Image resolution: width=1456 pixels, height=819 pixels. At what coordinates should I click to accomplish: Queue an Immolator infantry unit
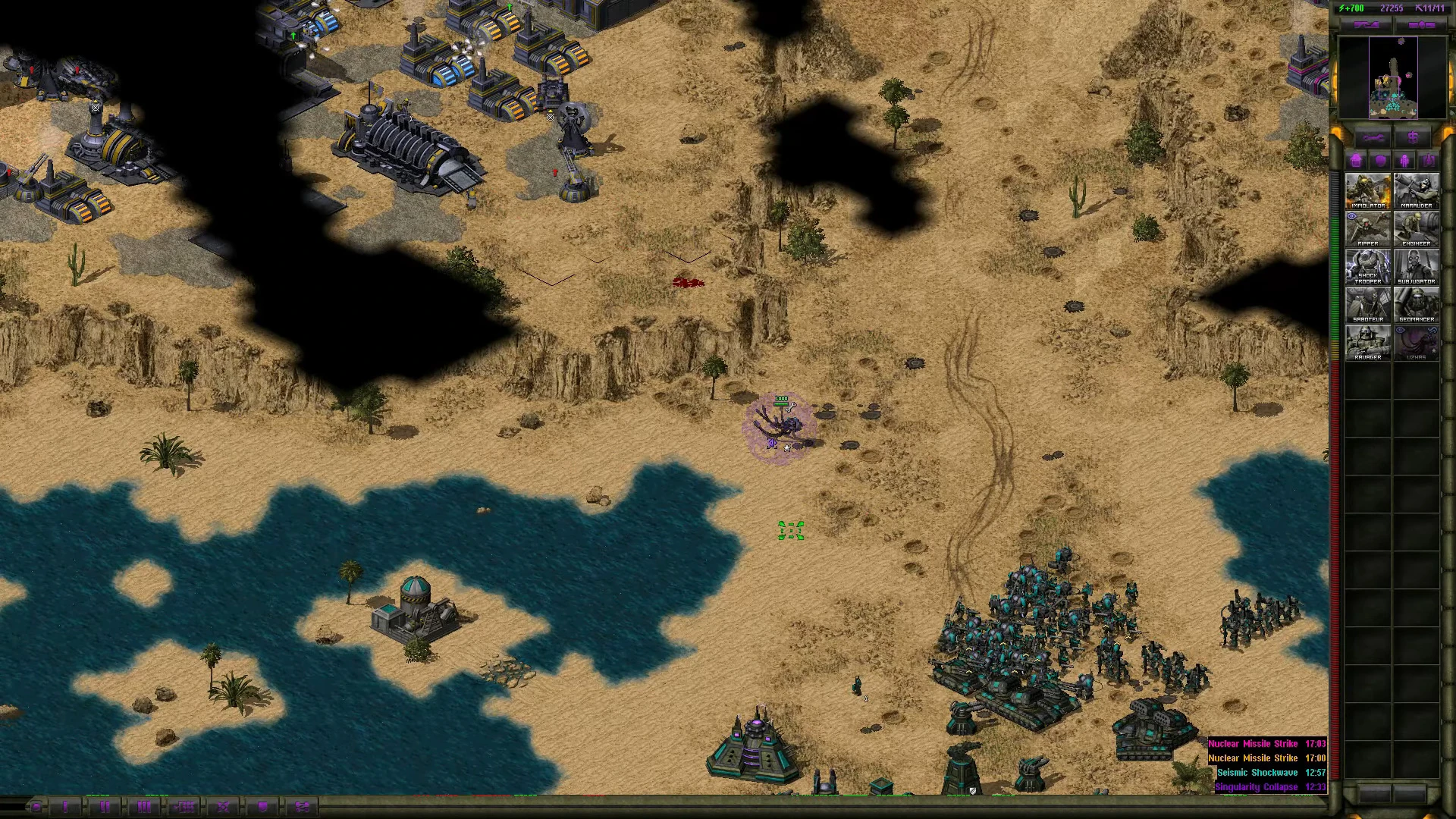1368,190
